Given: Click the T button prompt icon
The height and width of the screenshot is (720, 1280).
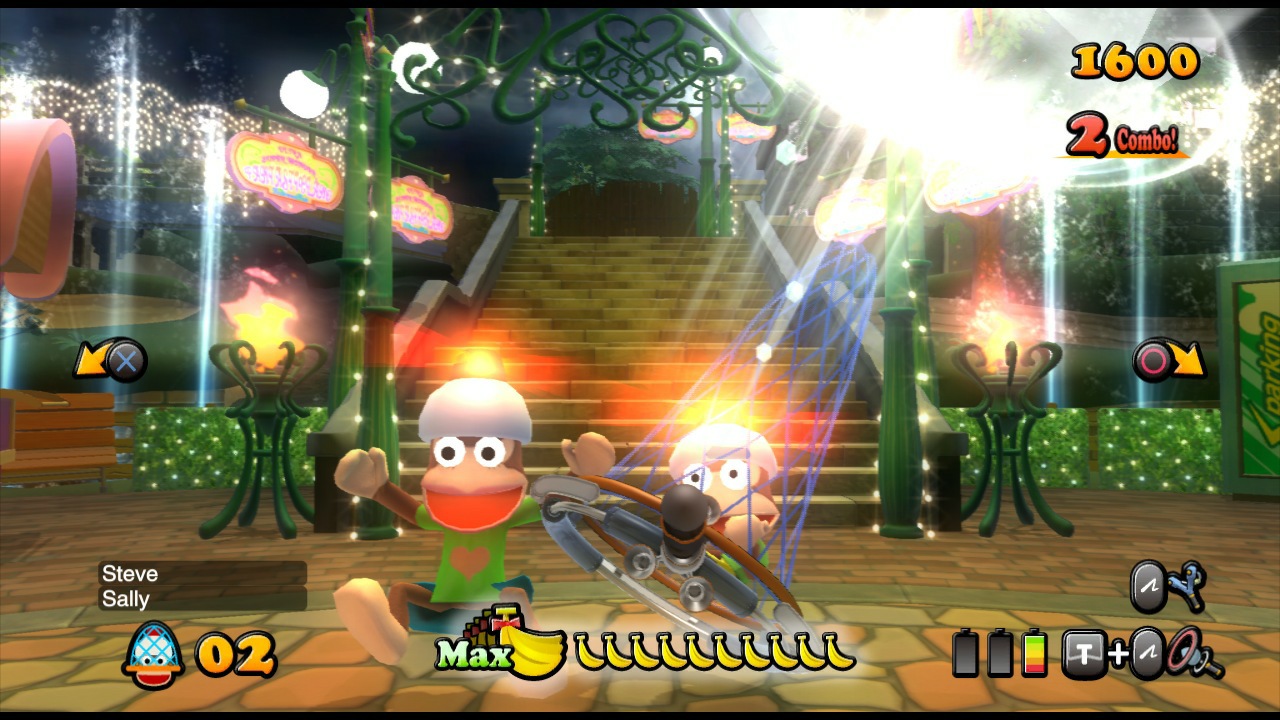Looking at the screenshot, I should [x=1083, y=654].
